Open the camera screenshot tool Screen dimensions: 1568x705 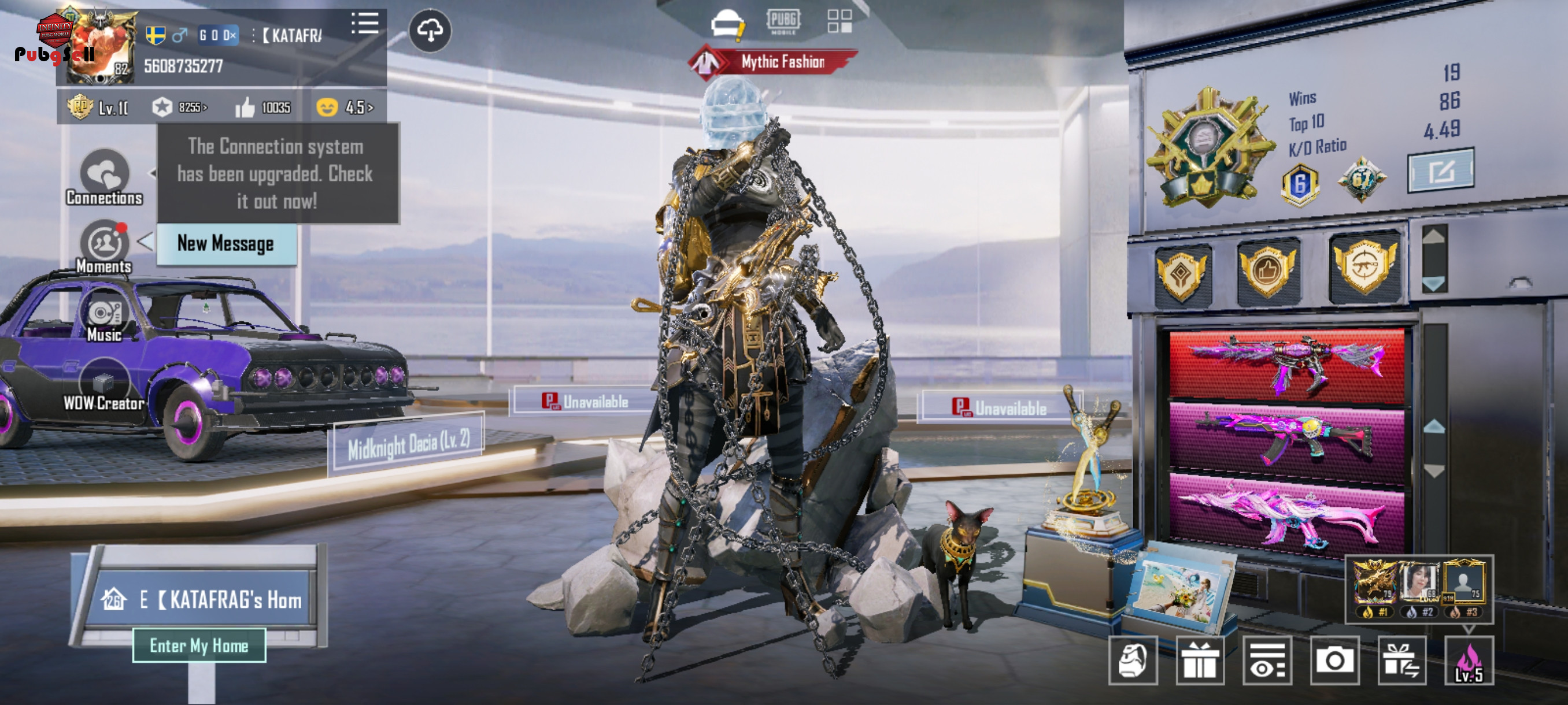pyautogui.click(x=1334, y=660)
